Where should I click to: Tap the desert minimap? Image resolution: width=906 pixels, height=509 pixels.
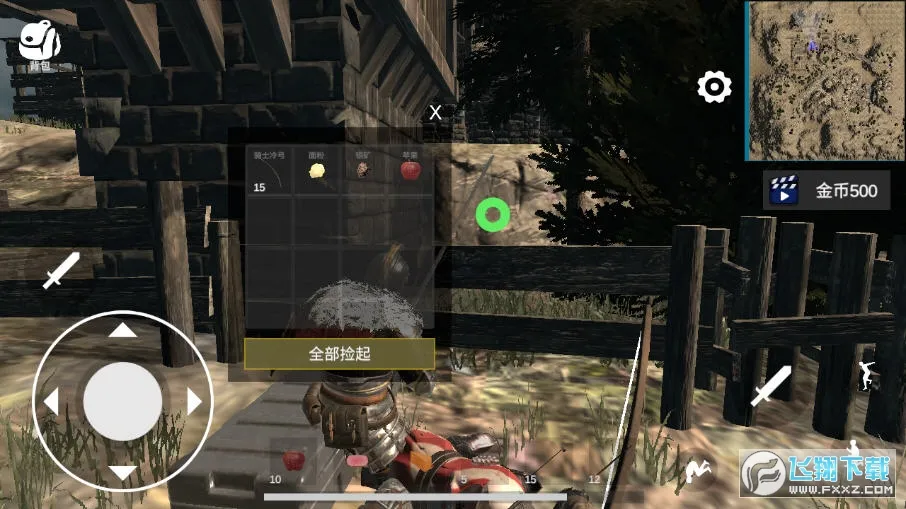click(824, 80)
